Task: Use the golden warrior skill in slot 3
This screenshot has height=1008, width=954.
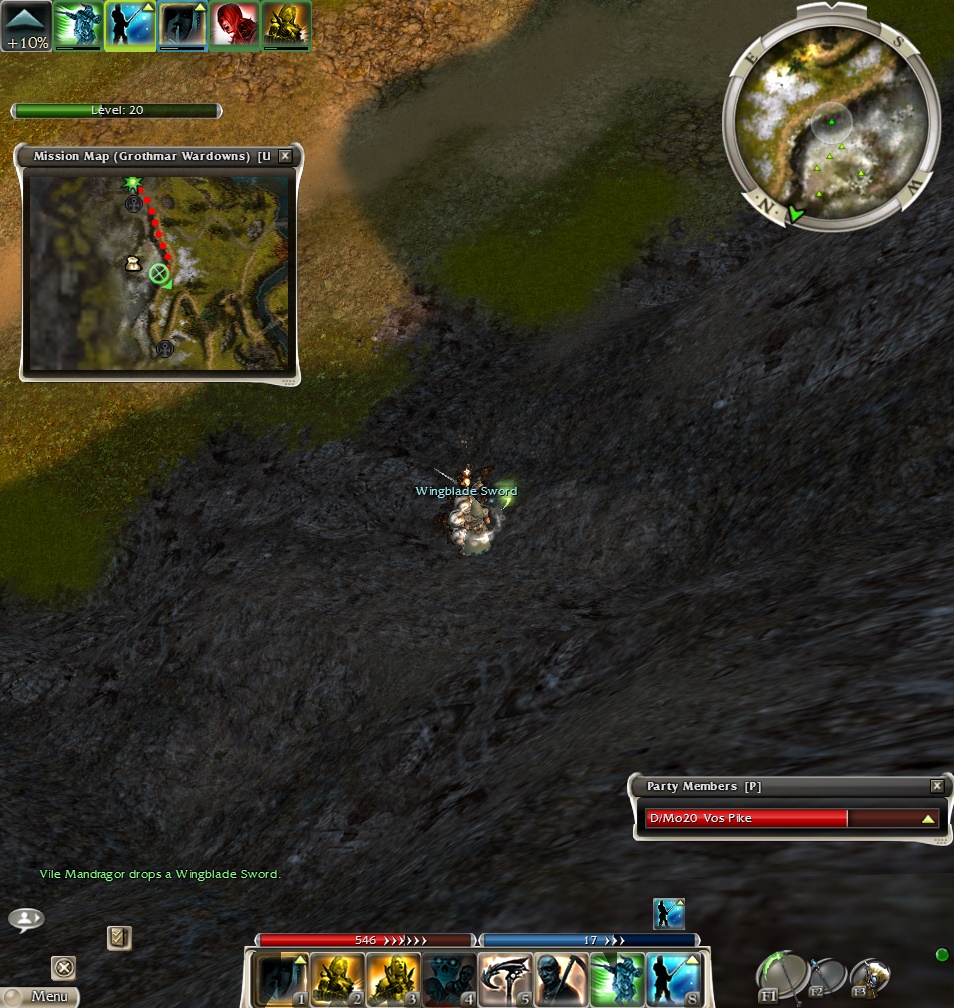Action: click(x=391, y=978)
